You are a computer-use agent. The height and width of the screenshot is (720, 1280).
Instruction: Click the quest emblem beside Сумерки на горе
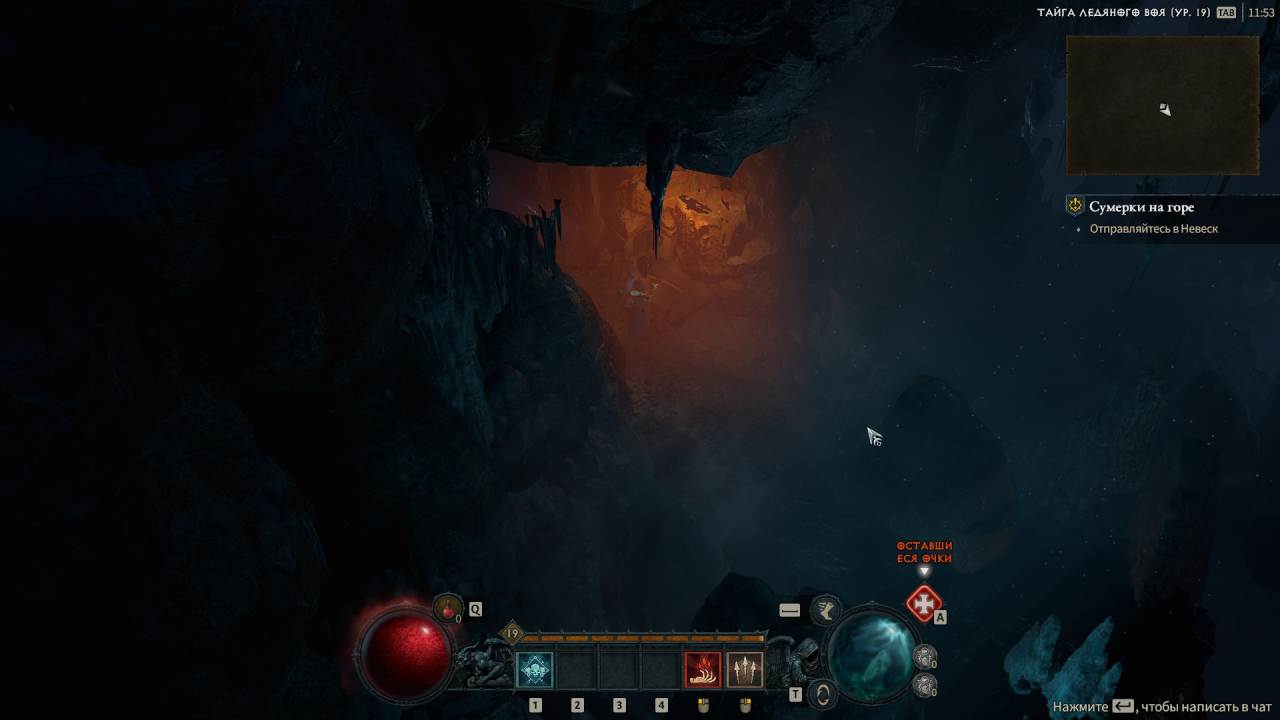click(x=1075, y=206)
